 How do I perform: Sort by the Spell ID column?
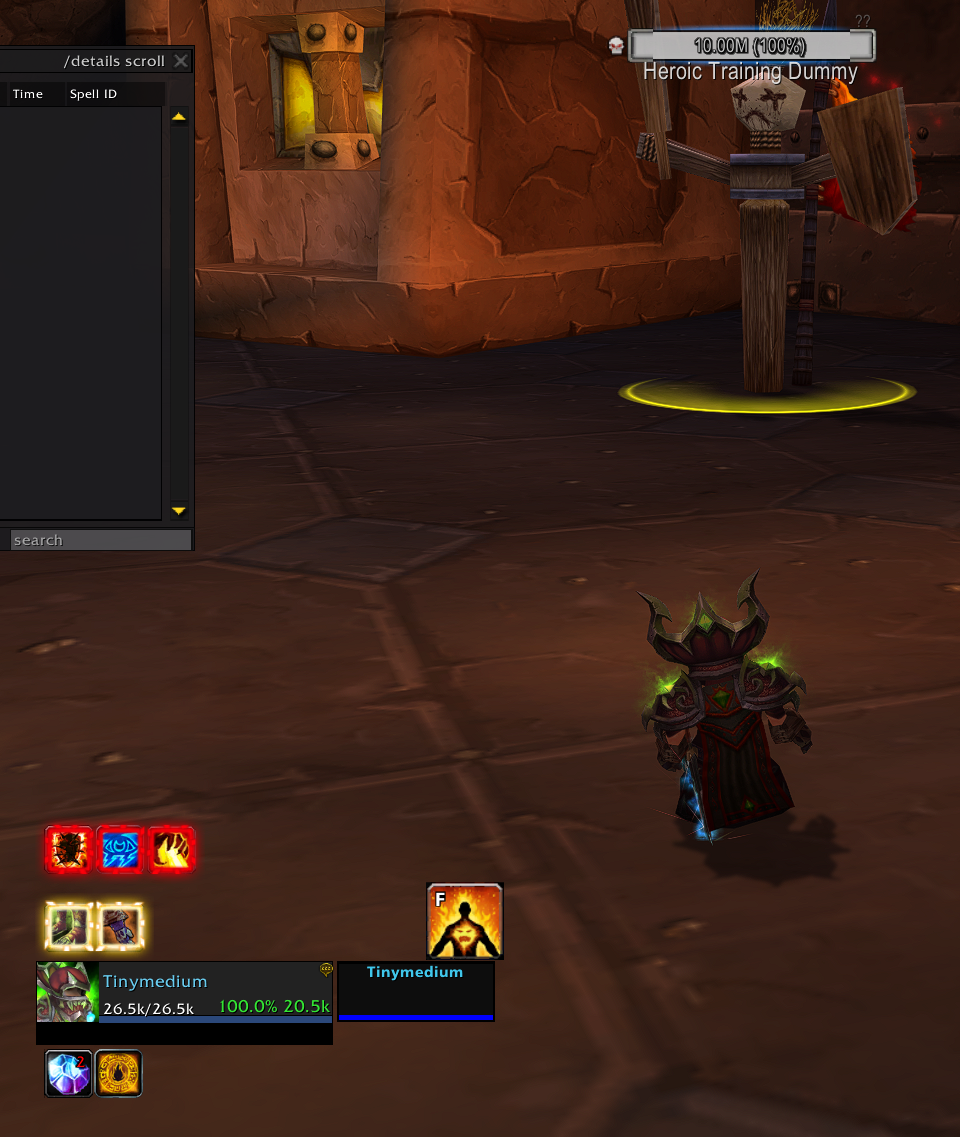(93, 94)
